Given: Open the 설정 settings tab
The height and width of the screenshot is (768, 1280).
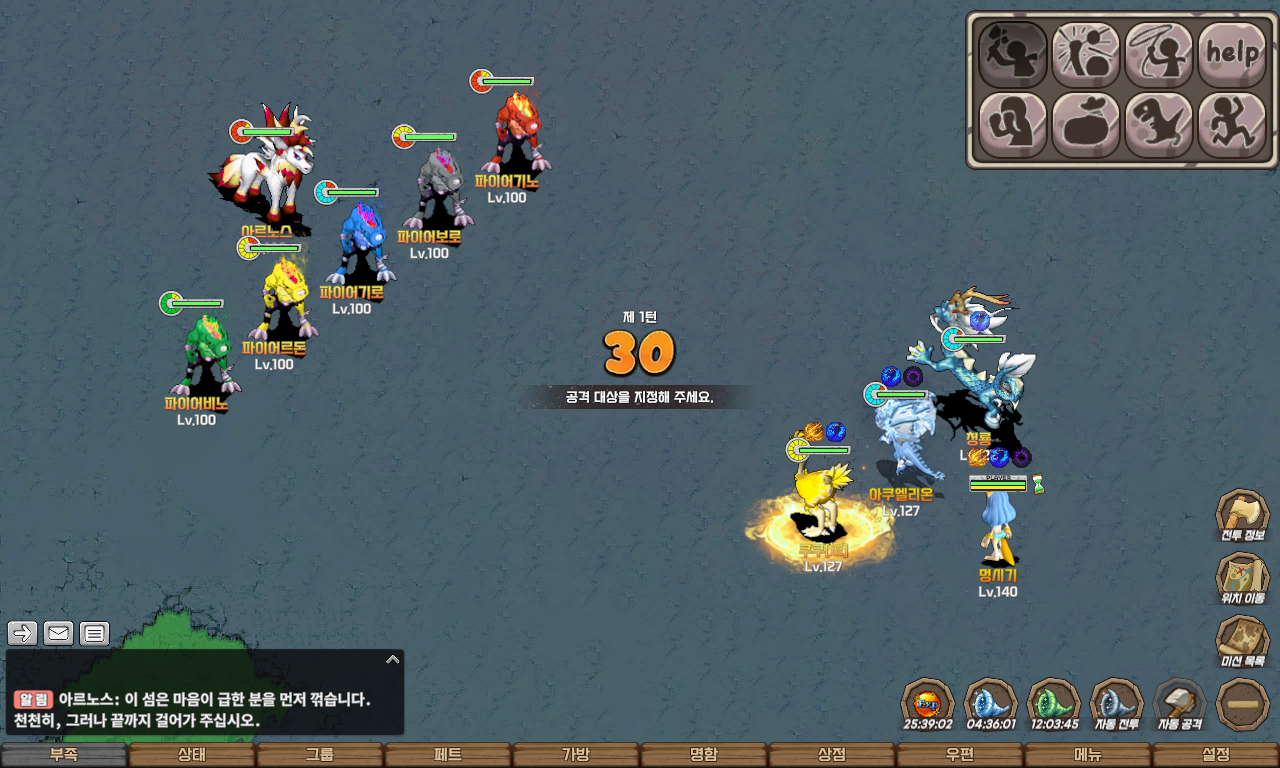Looking at the screenshot, I should 1216,755.
